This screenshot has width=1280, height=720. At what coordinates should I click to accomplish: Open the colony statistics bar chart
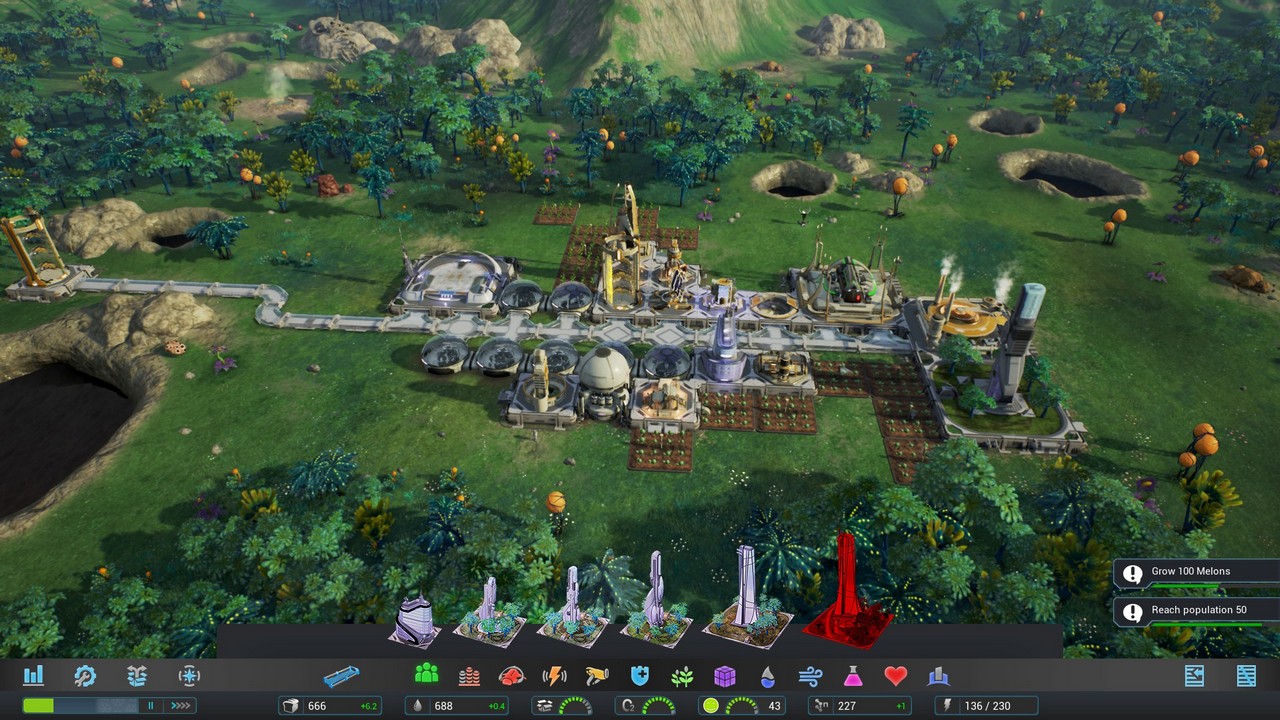[33, 676]
